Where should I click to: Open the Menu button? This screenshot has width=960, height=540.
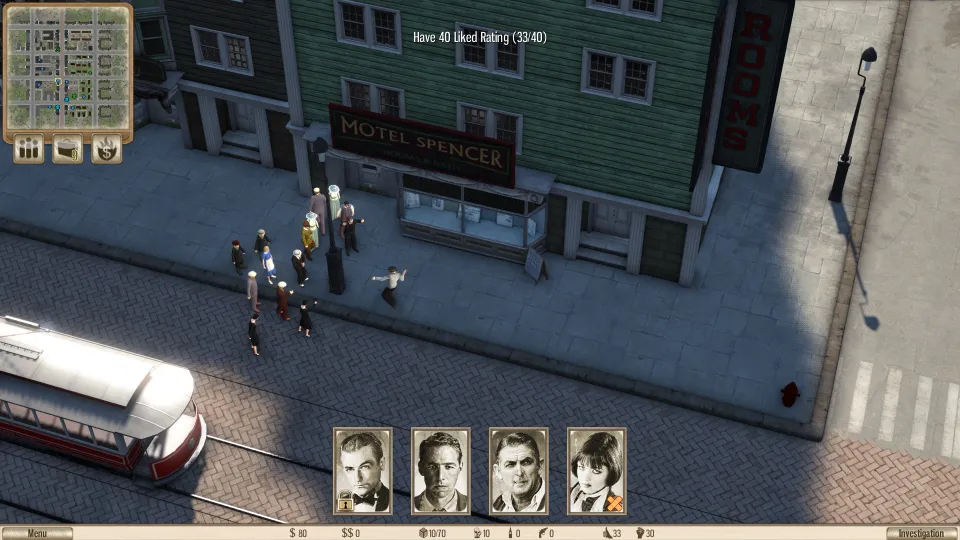37,533
